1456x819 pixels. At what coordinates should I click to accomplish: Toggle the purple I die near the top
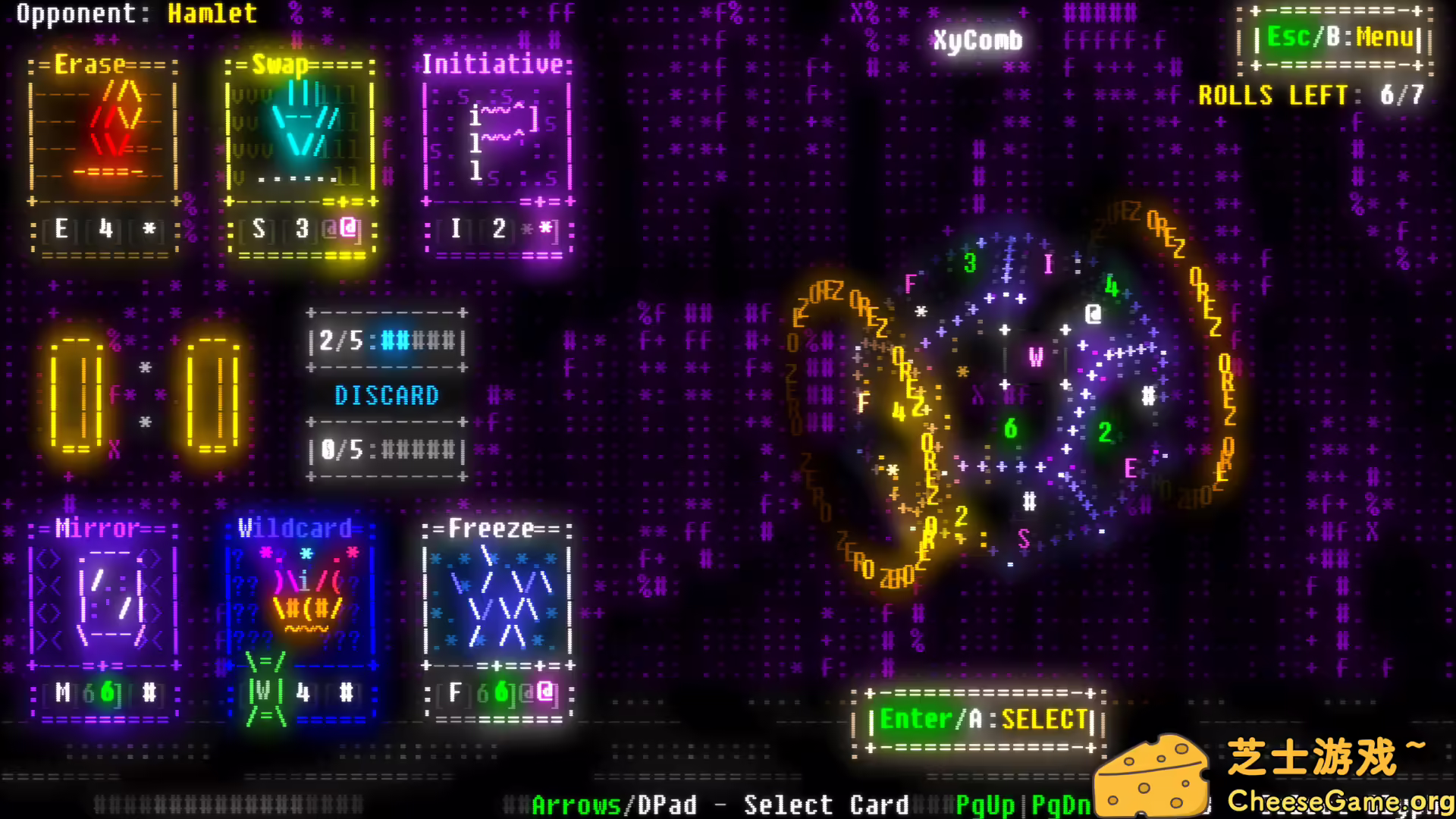tap(1049, 261)
